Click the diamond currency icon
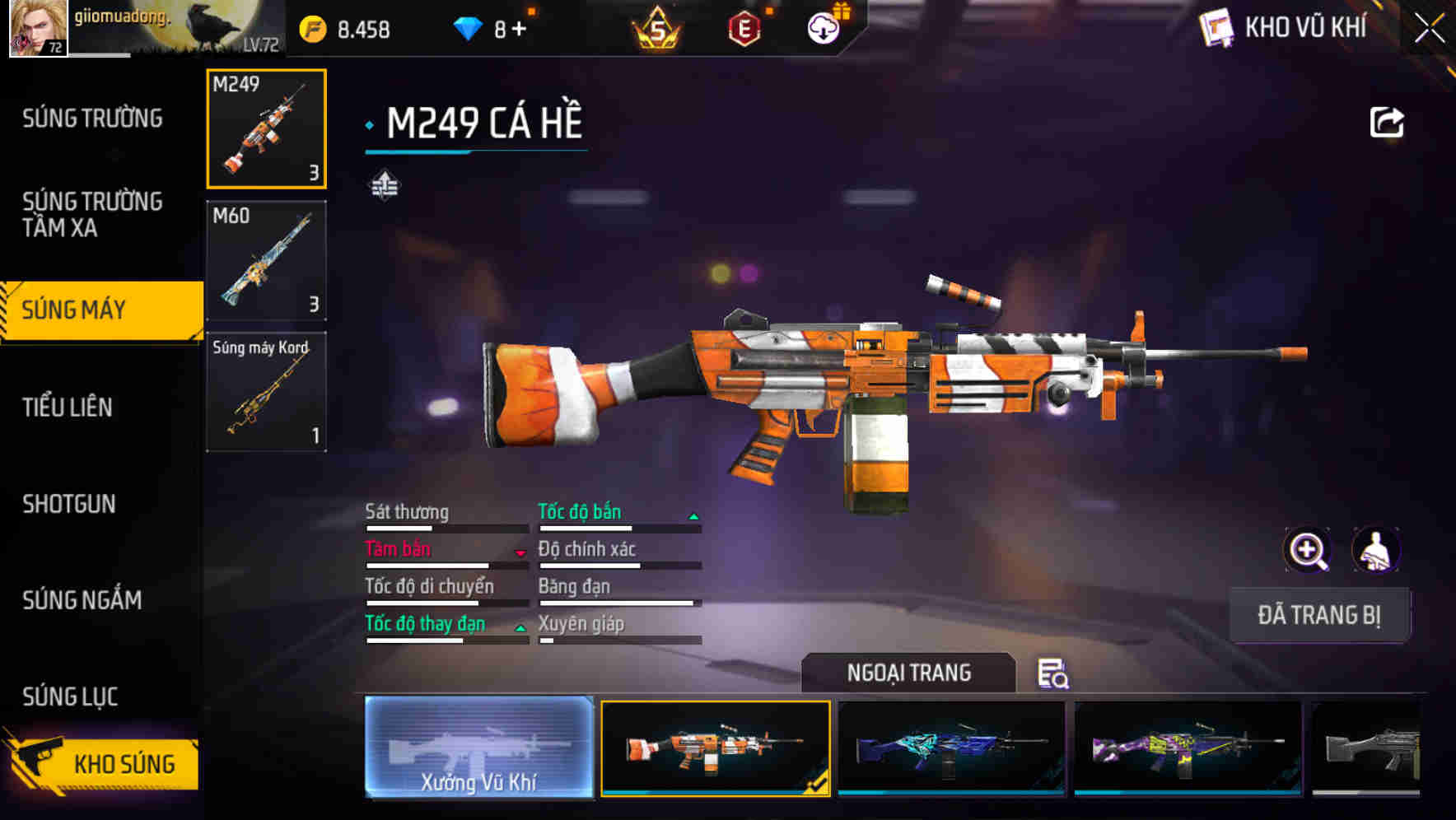This screenshot has width=1456, height=820. tap(466, 27)
